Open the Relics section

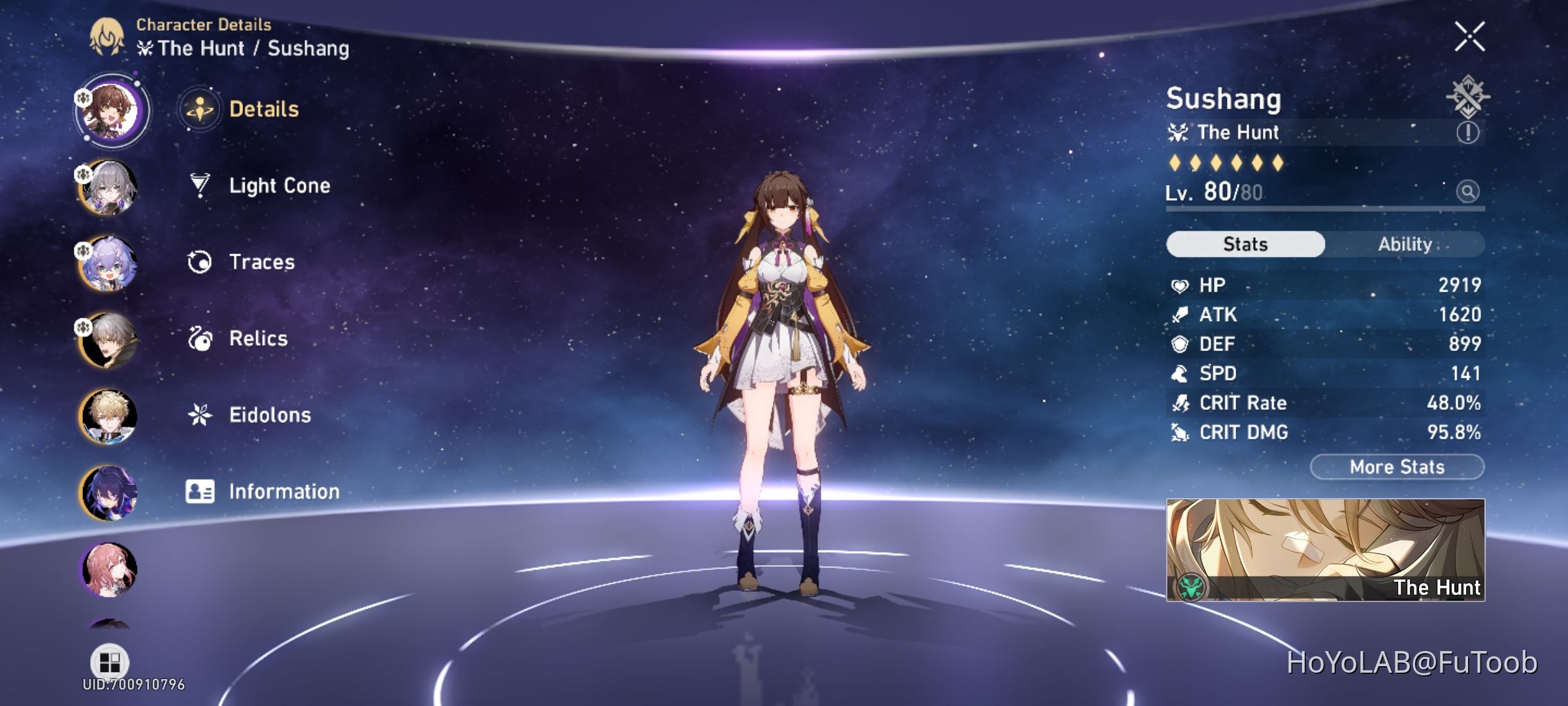coord(258,339)
